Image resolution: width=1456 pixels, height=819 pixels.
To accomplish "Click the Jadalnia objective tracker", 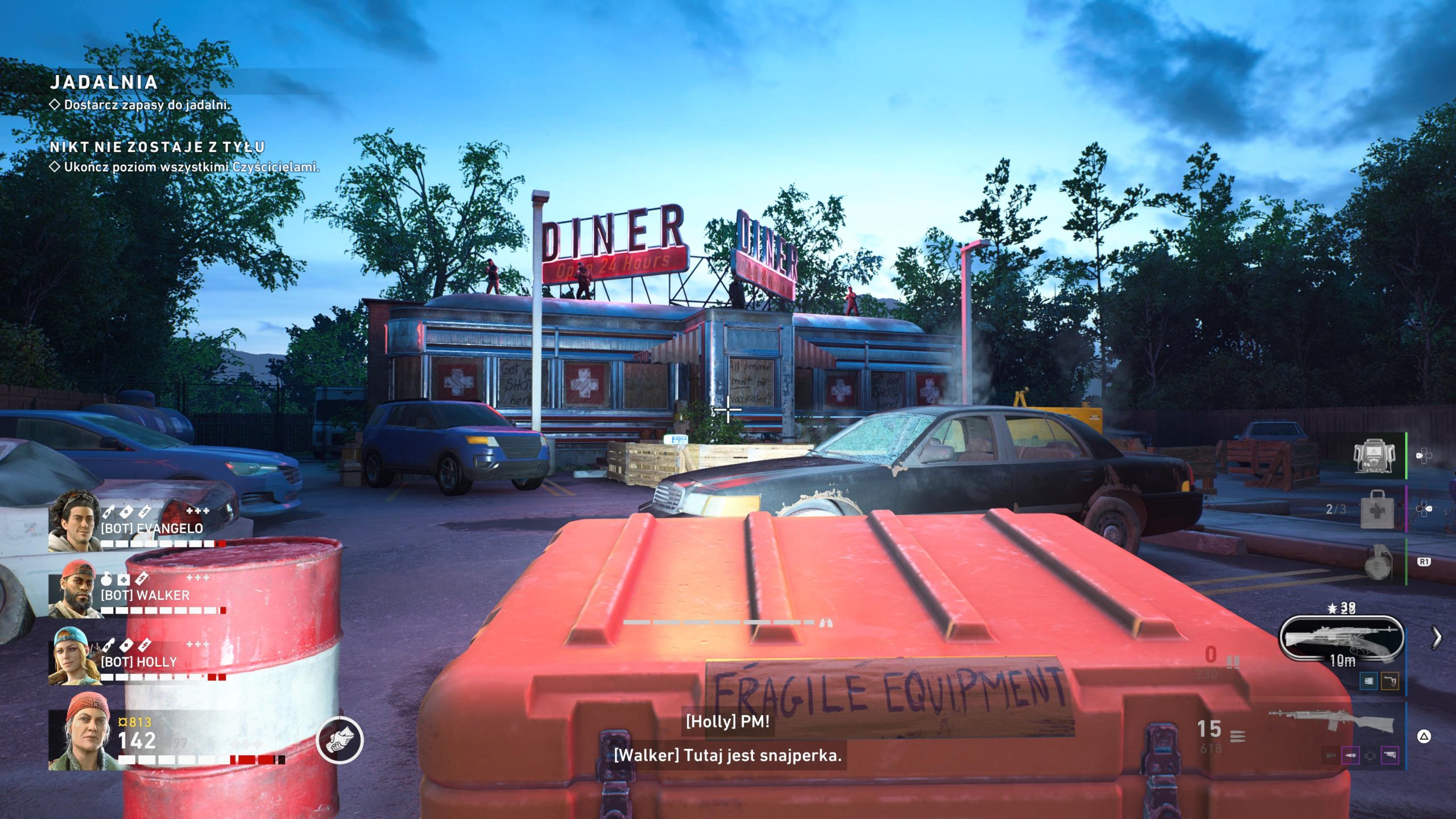I will [x=104, y=82].
